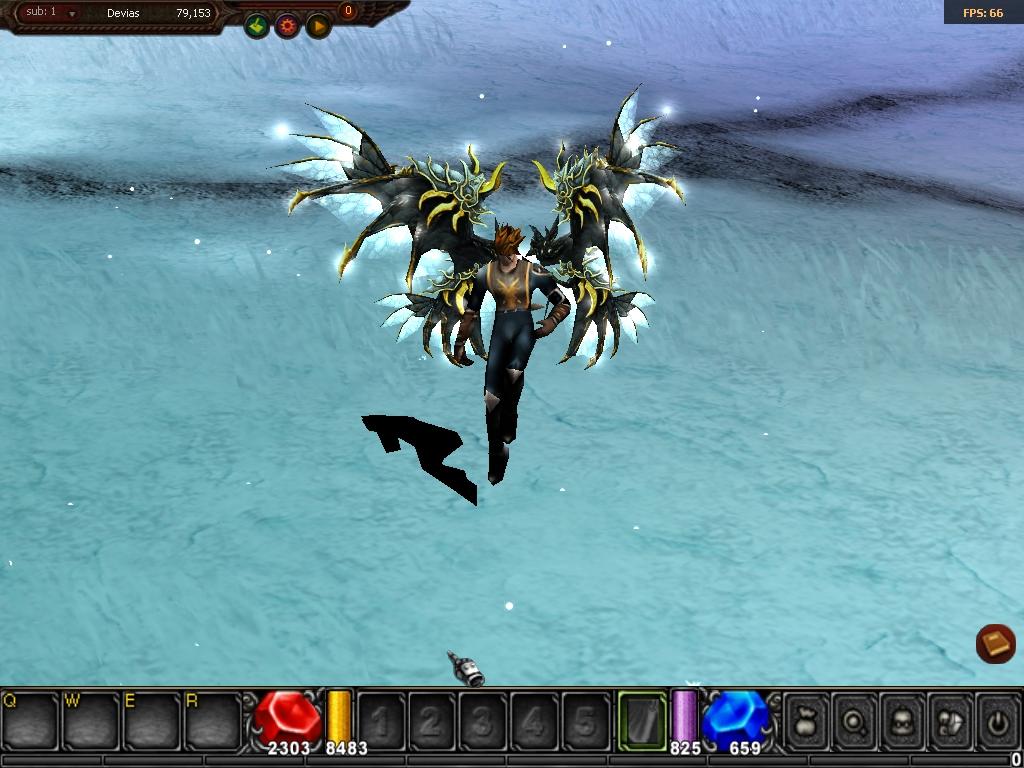Image resolution: width=1024 pixels, height=768 pixels.
Task: Select the E hotkey slot
Action: tap(152, 721)
